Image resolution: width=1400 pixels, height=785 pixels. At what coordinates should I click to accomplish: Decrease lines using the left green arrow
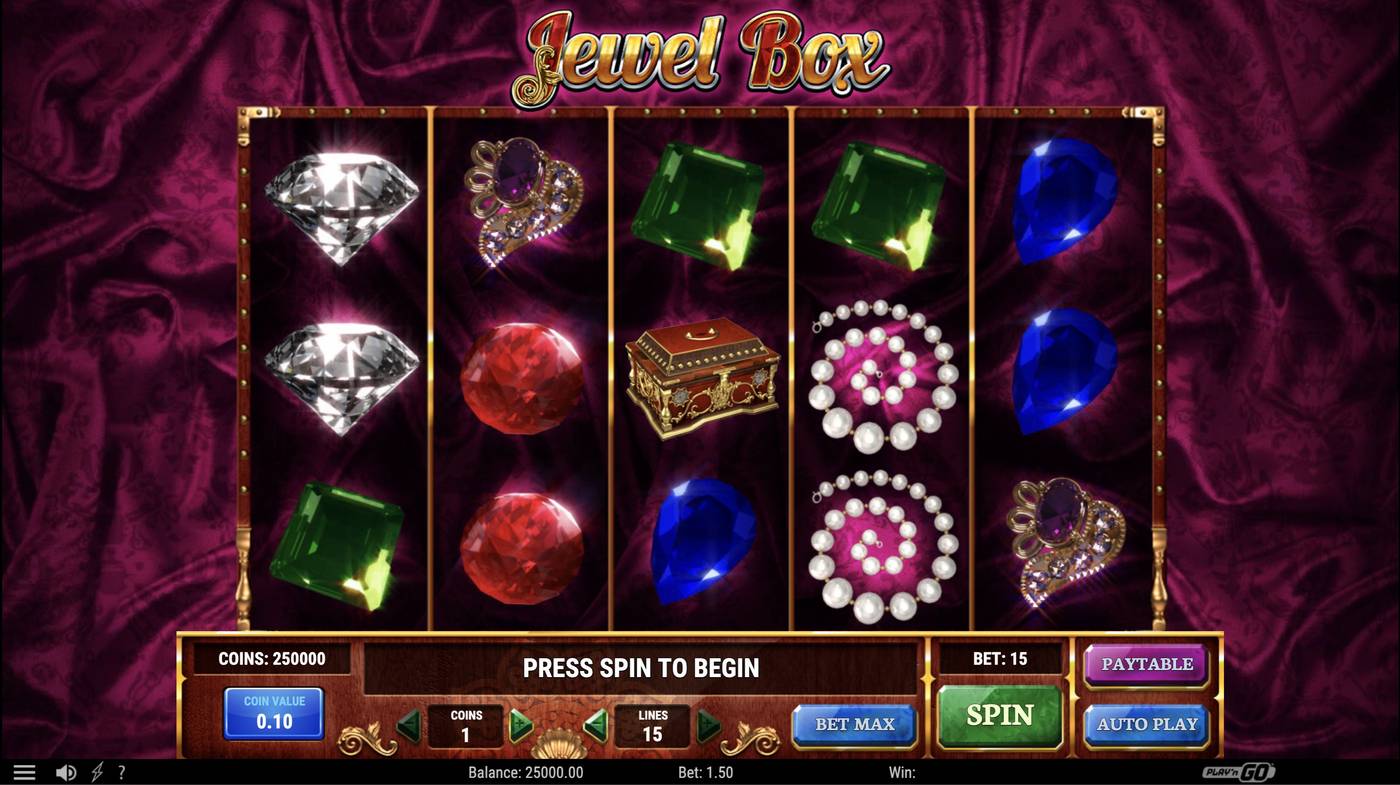(596, 727)
